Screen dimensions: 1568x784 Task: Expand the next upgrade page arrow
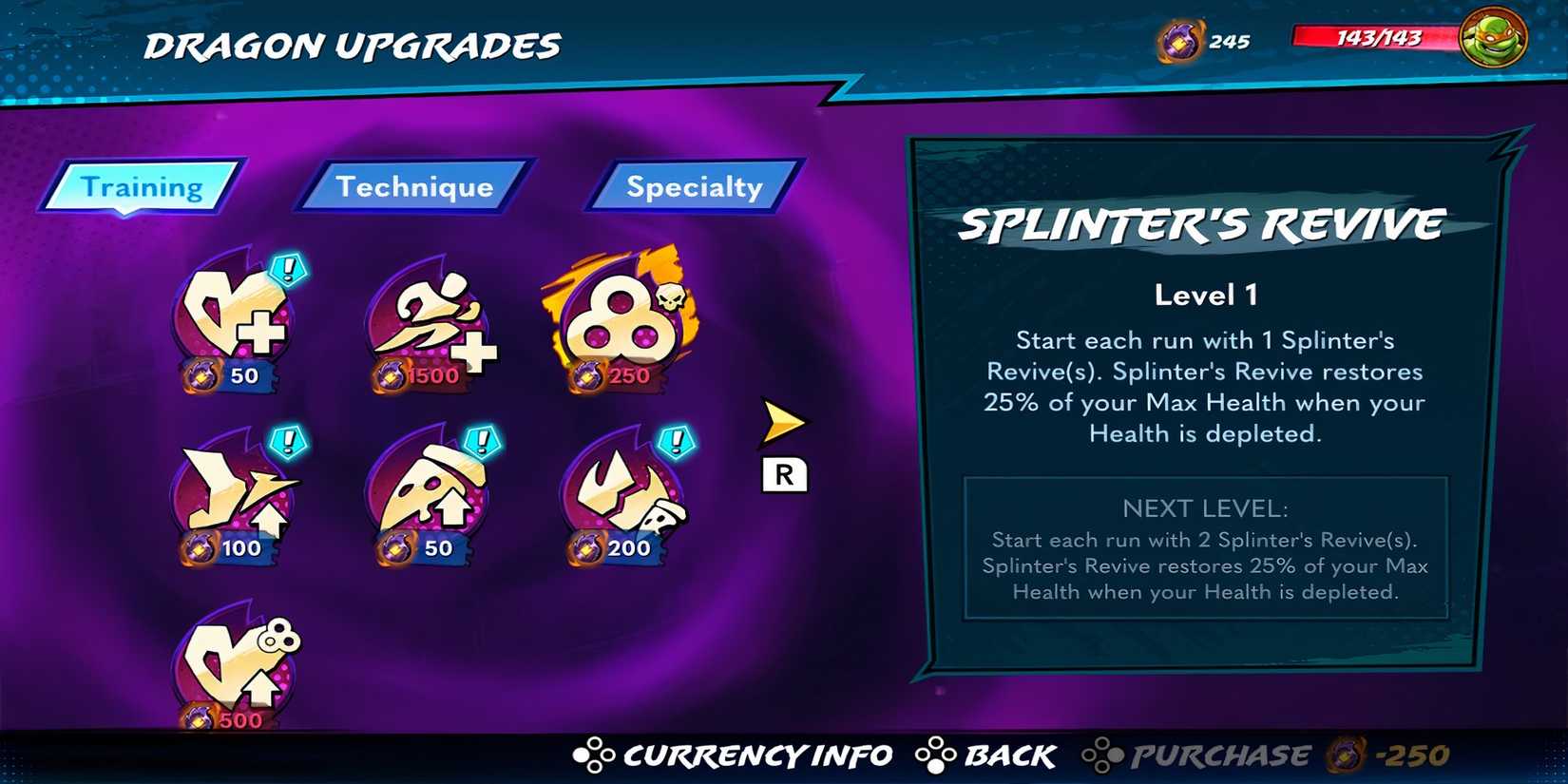pyautogui.click(x=781, y=420)
